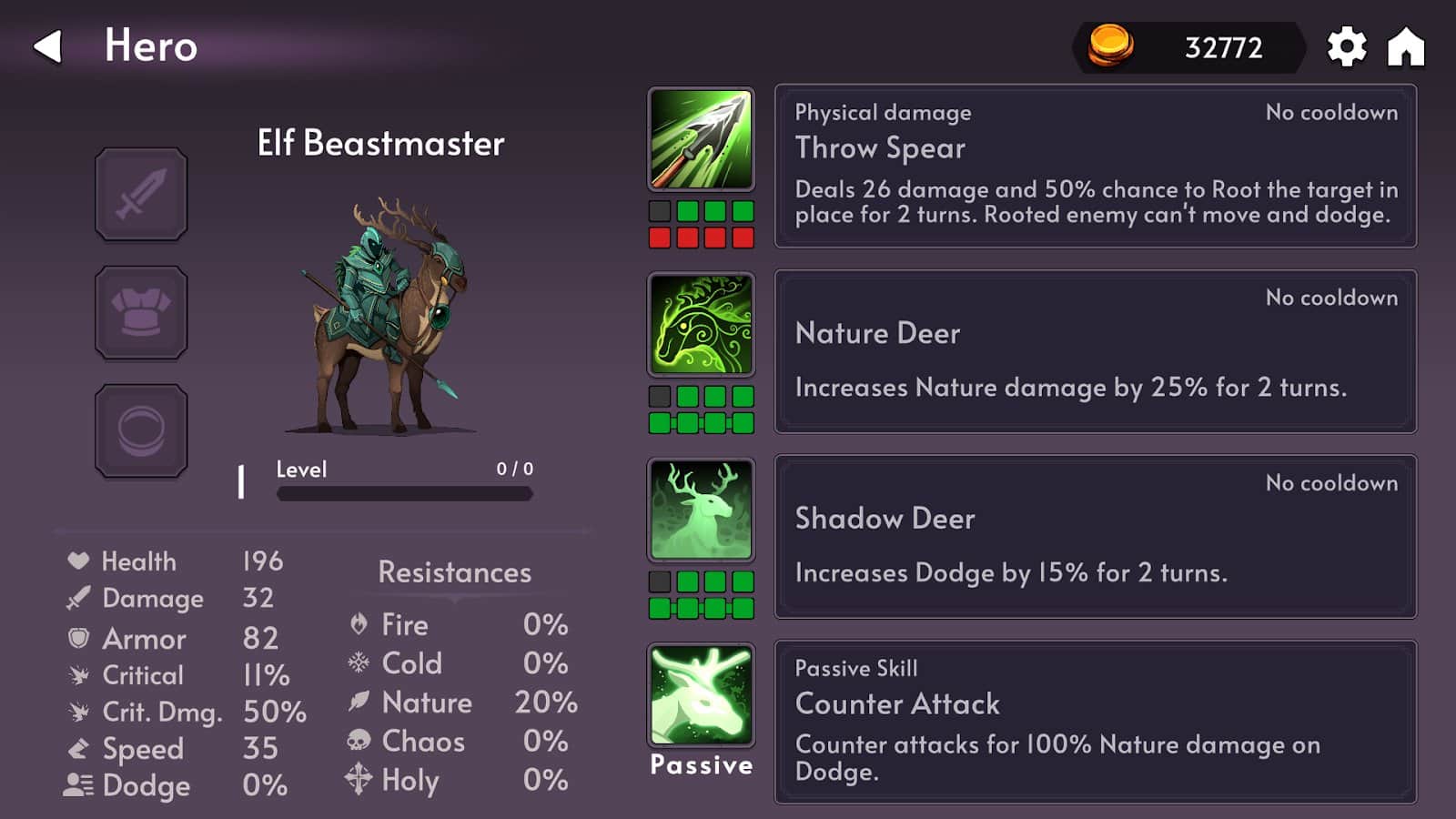Viewport: 1456px width, 819px height.
Task: Open the Throw Spear description panel
Action: (x=1095, y=166)
